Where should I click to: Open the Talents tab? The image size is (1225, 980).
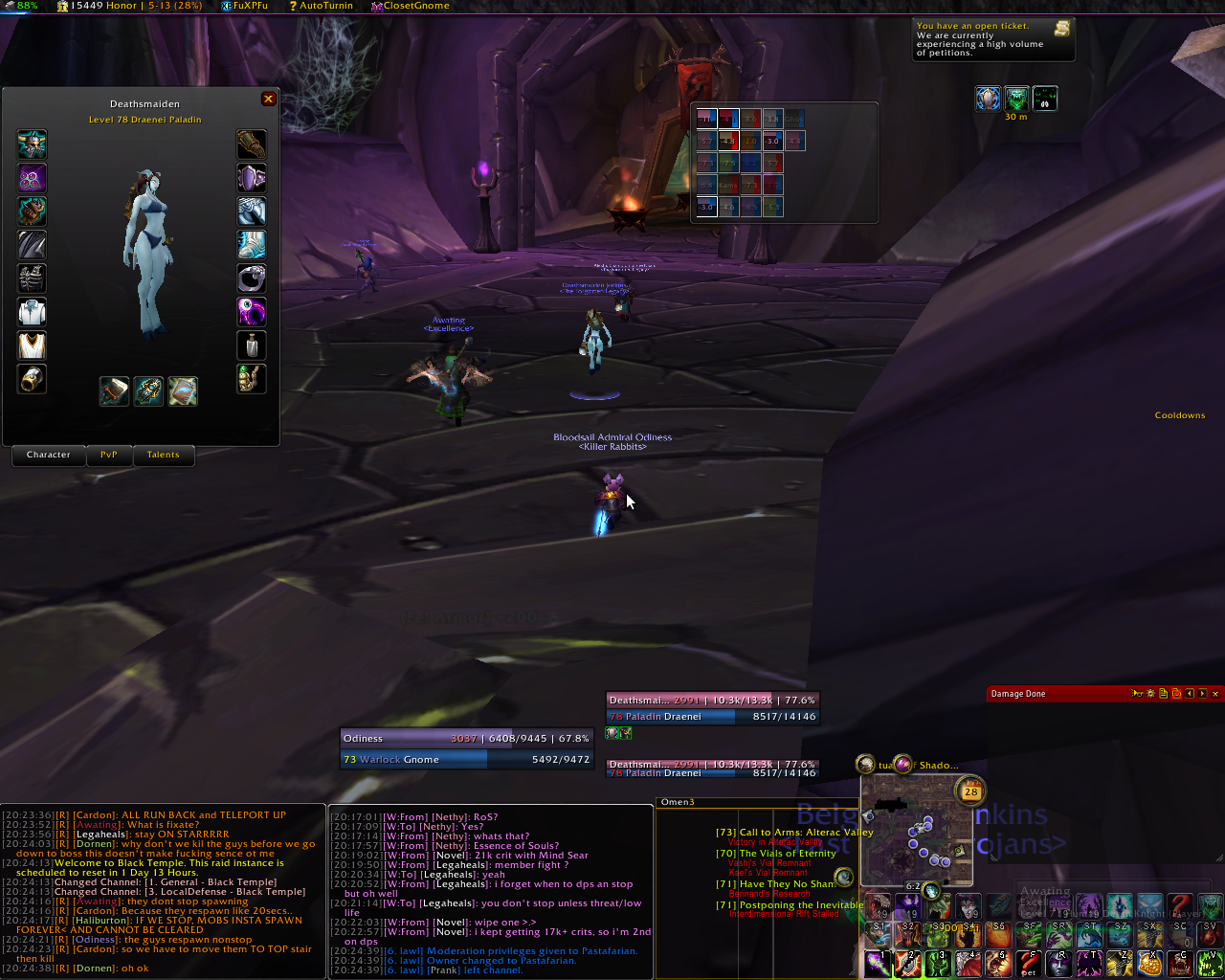(x=163, y=455)
